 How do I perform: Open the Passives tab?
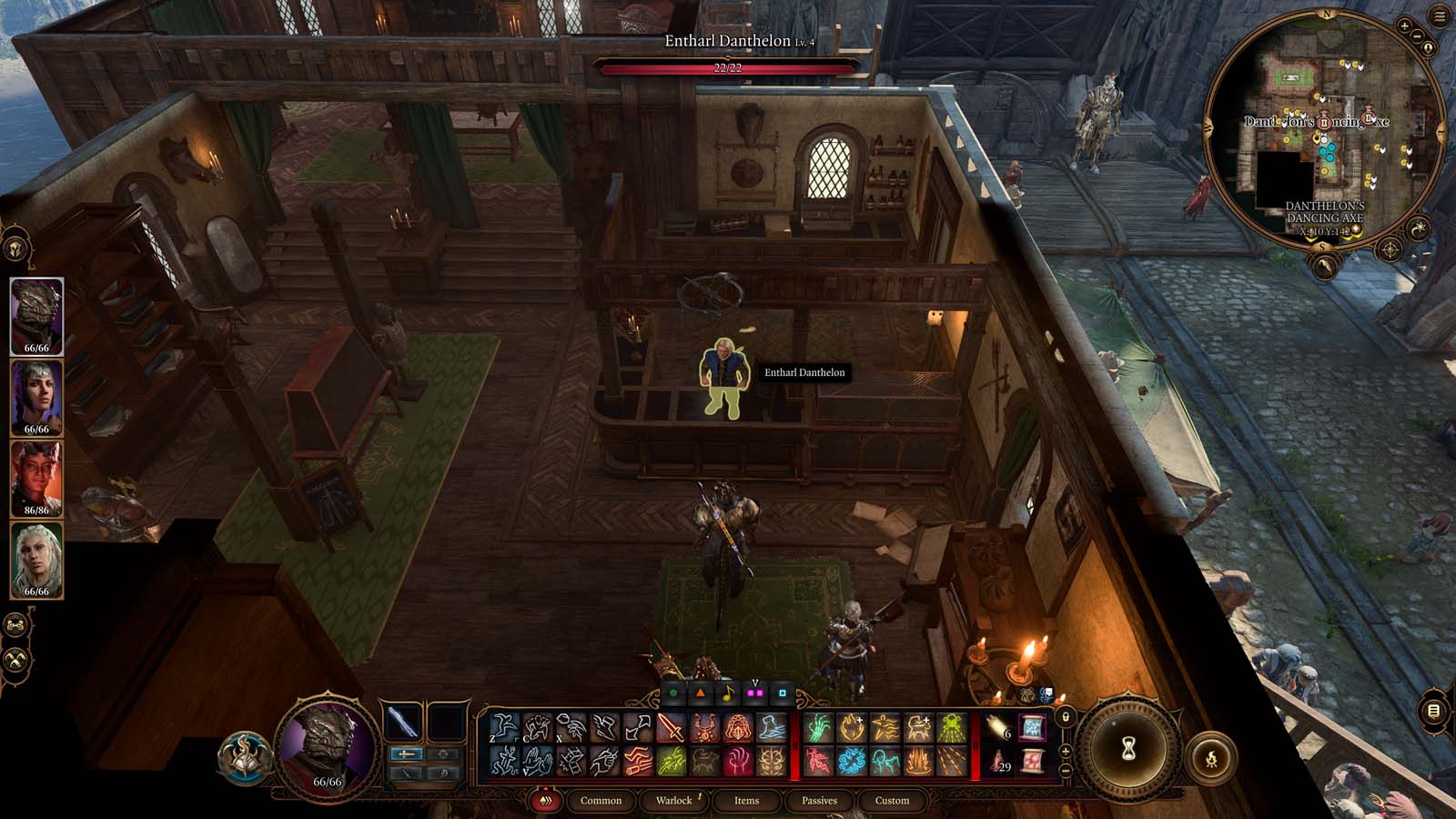pos(821,802)
